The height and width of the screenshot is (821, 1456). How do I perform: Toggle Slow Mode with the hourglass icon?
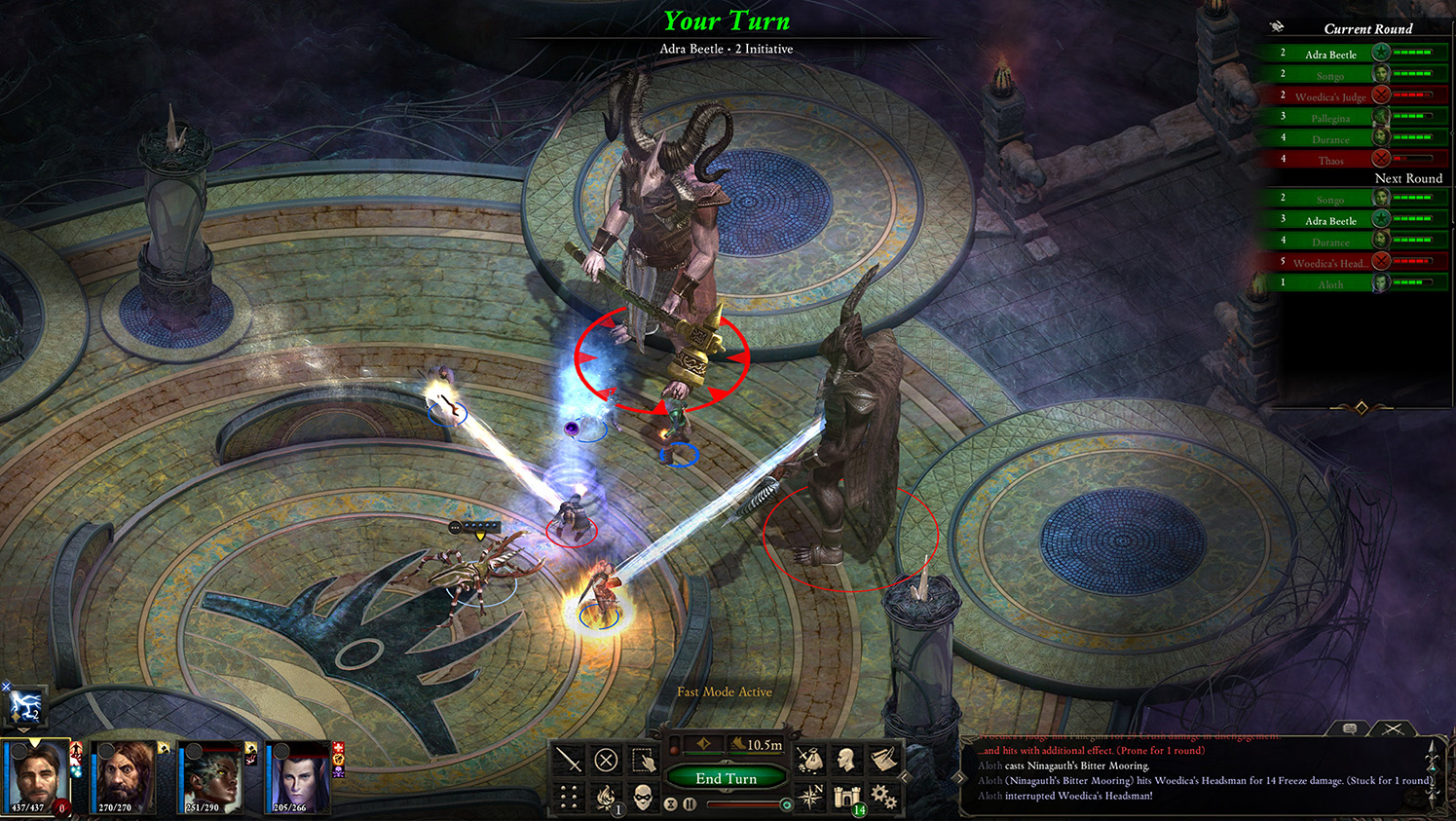click(x=672, y=804)
